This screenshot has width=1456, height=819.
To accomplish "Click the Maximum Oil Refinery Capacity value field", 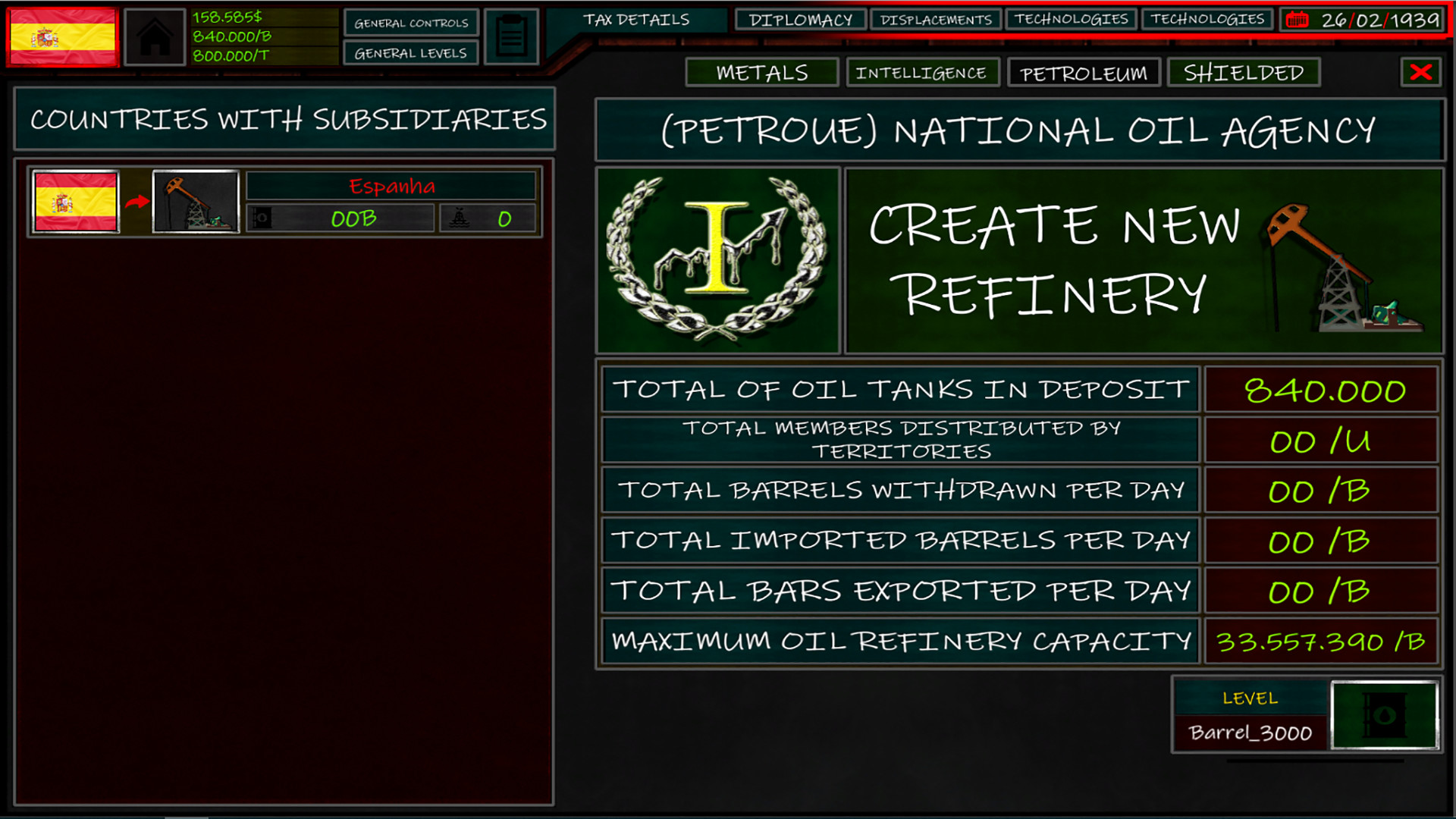I will (1319, 641).
